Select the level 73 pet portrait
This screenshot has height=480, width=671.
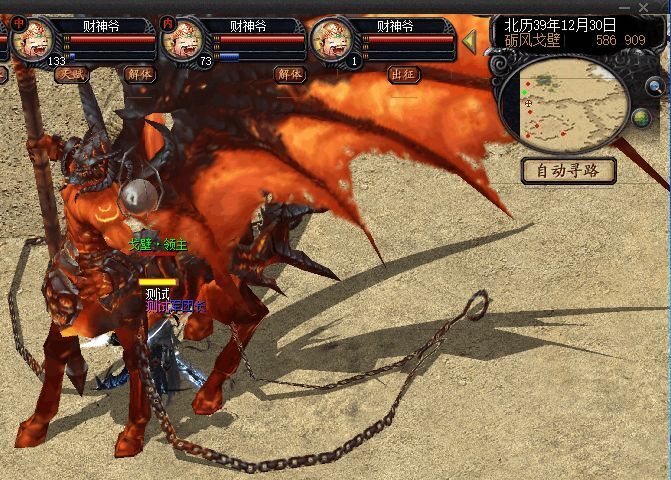[184, 40]
